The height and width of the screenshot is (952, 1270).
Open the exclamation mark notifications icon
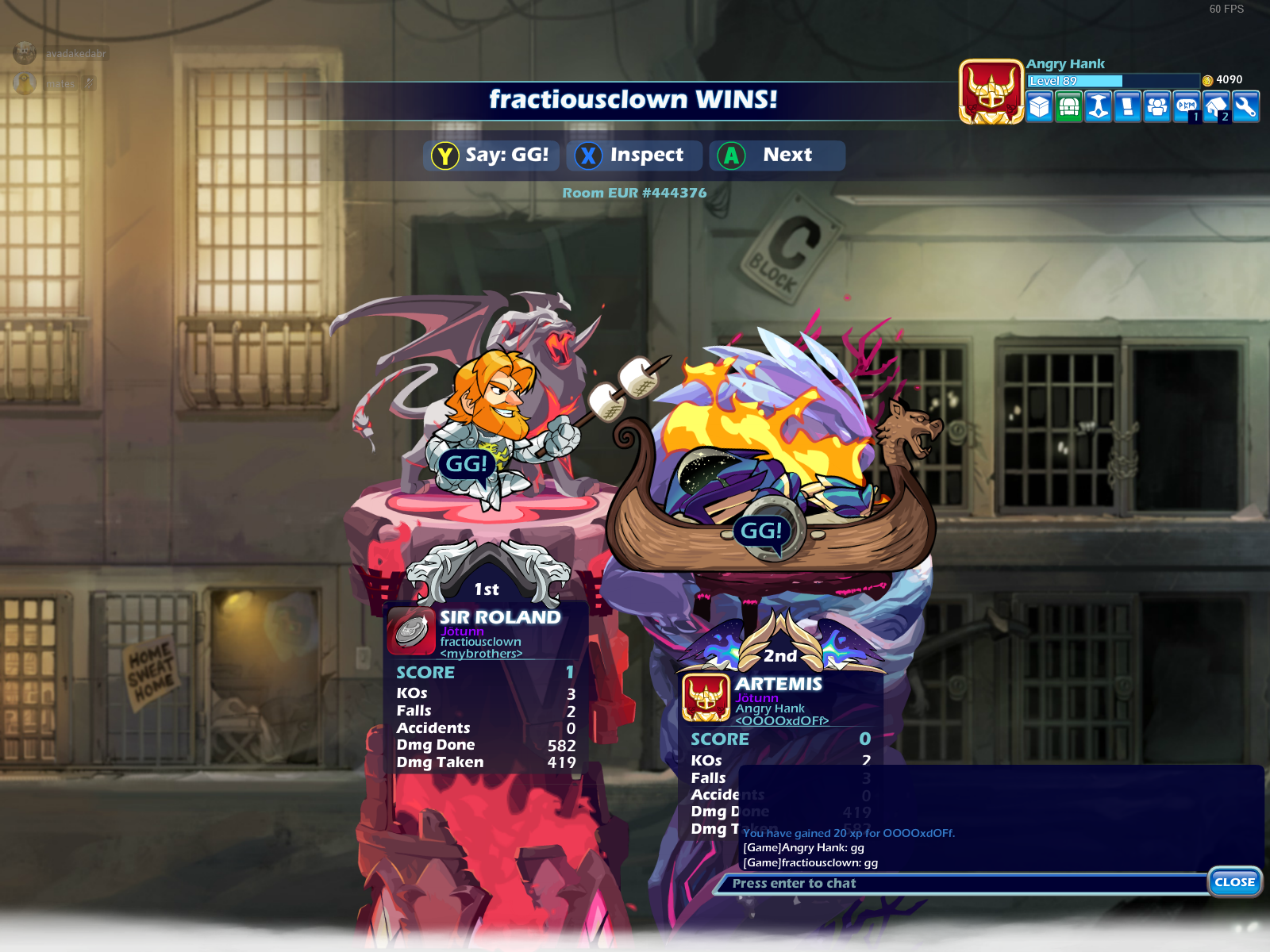[1127, 106]
